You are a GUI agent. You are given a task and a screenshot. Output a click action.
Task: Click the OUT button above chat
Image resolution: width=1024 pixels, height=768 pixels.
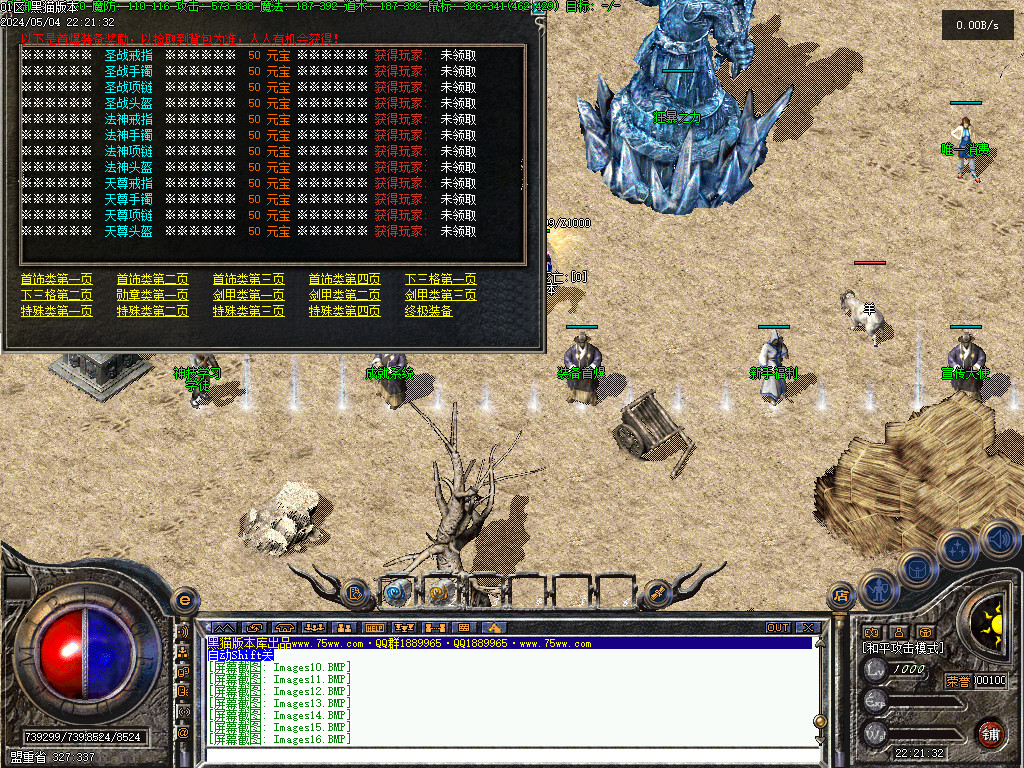[778, 627]
